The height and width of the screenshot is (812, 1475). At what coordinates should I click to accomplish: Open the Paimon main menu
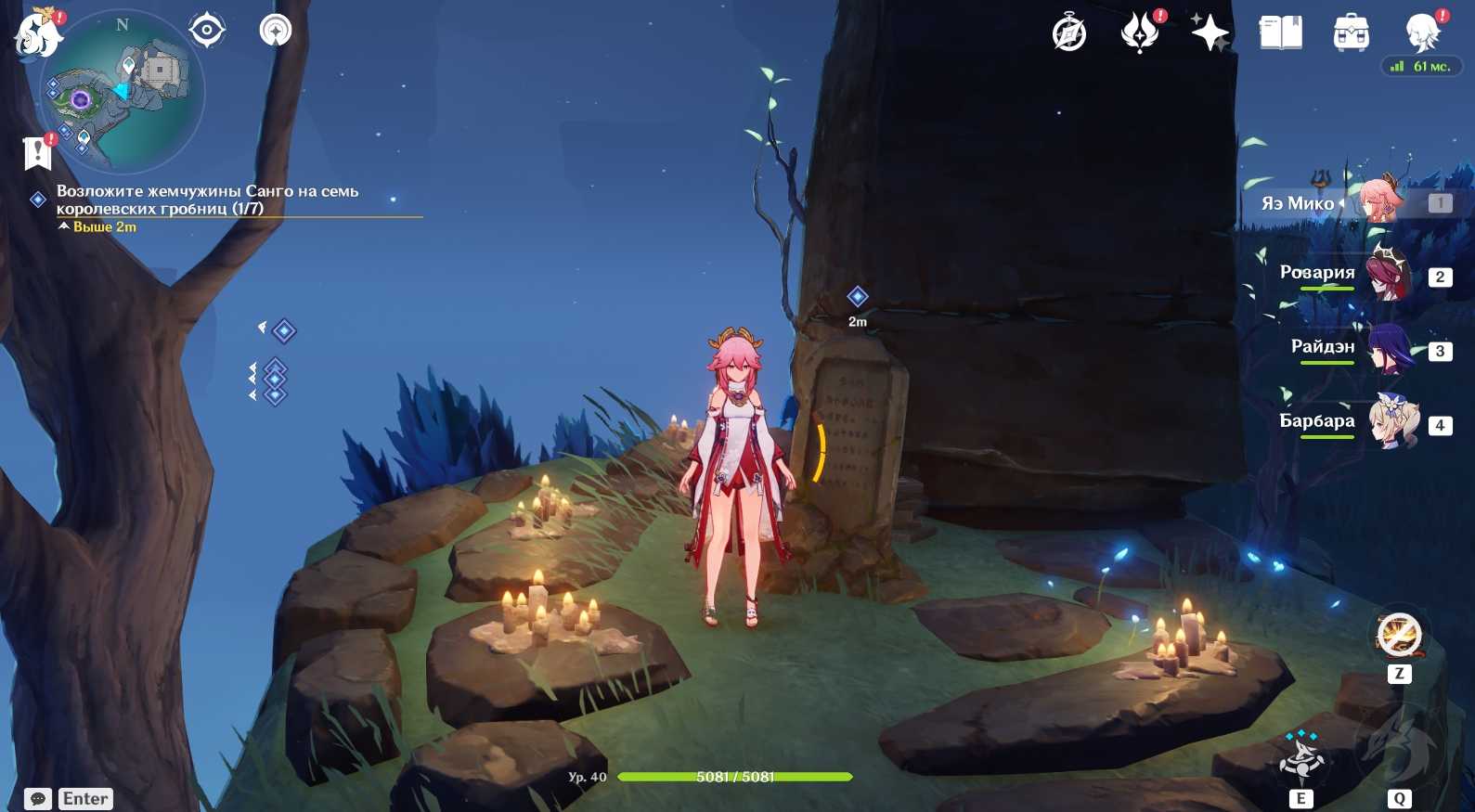[x=37, y=33]
